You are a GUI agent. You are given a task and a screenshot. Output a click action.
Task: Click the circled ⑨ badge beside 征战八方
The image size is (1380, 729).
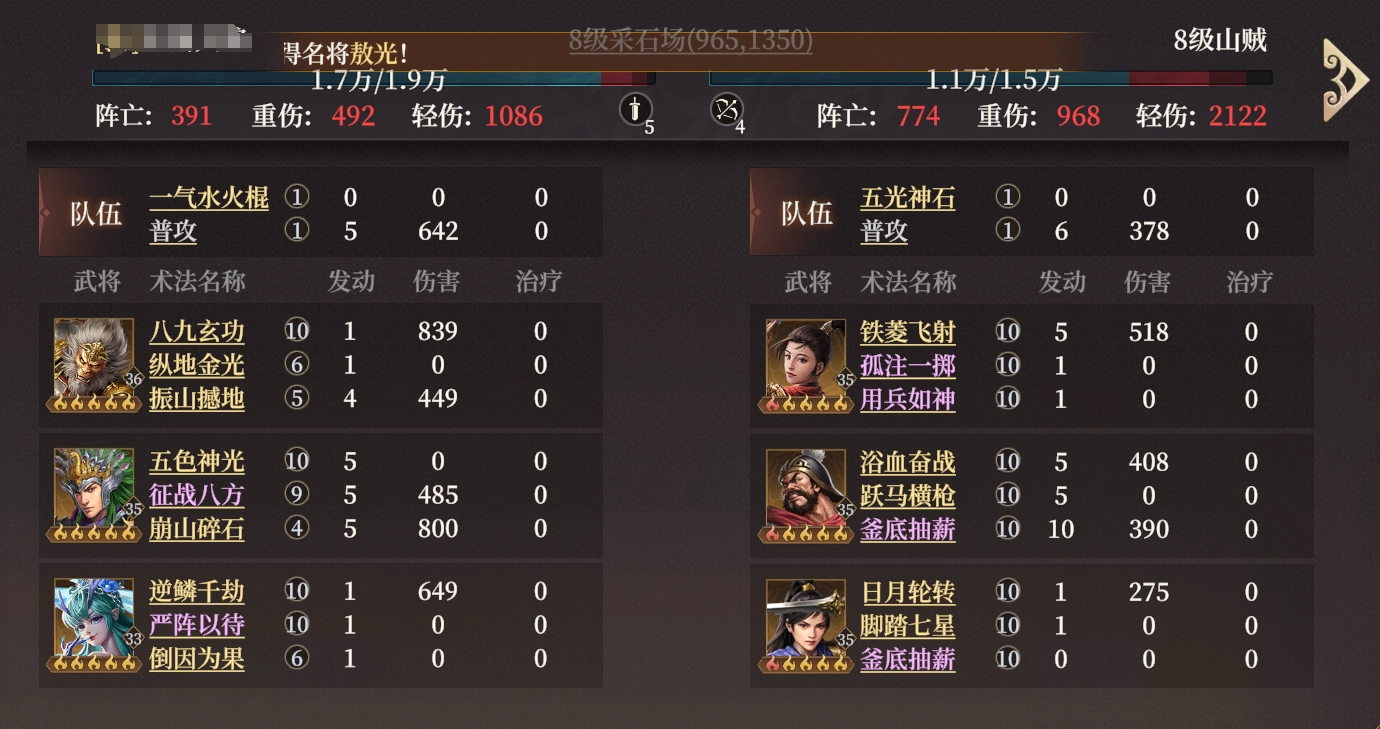pos(296,495)
